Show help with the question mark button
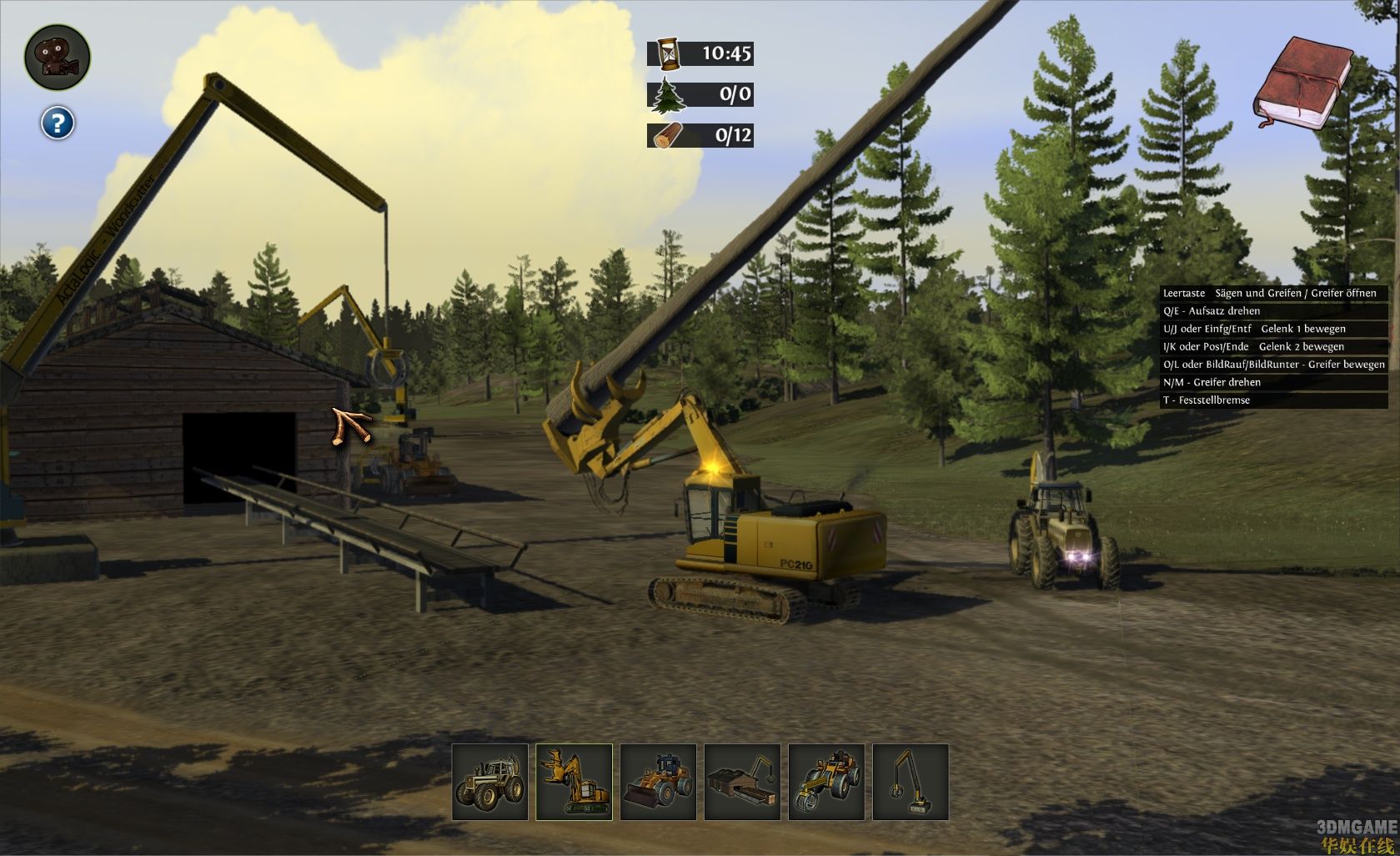 click(x=58, y=123)
